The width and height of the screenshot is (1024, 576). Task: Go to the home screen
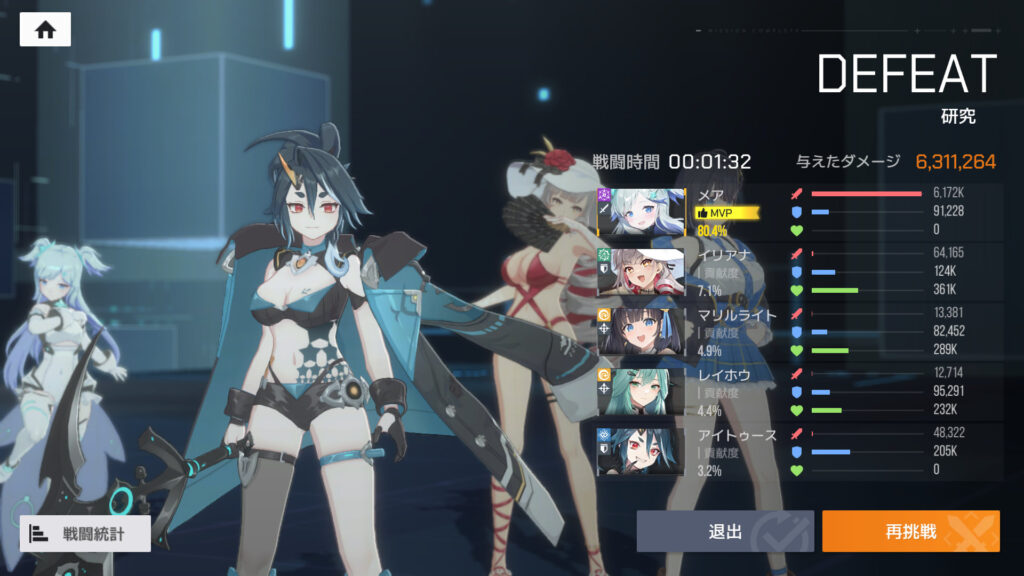tap(45, 30)
